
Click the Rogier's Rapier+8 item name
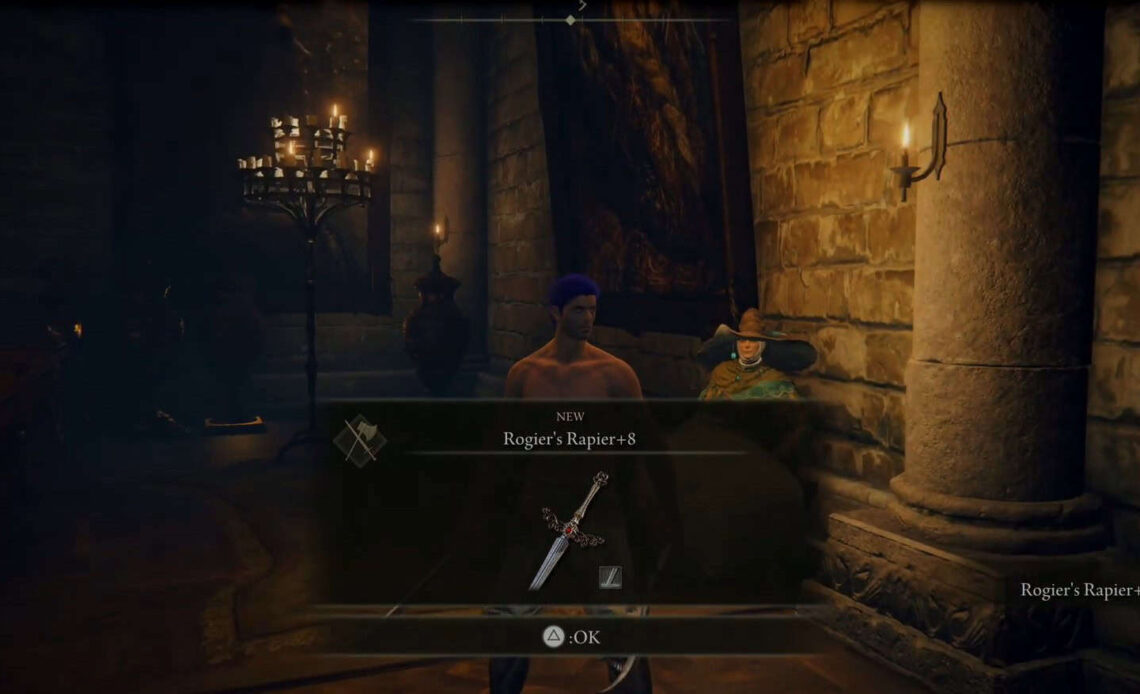click(569, 438)
